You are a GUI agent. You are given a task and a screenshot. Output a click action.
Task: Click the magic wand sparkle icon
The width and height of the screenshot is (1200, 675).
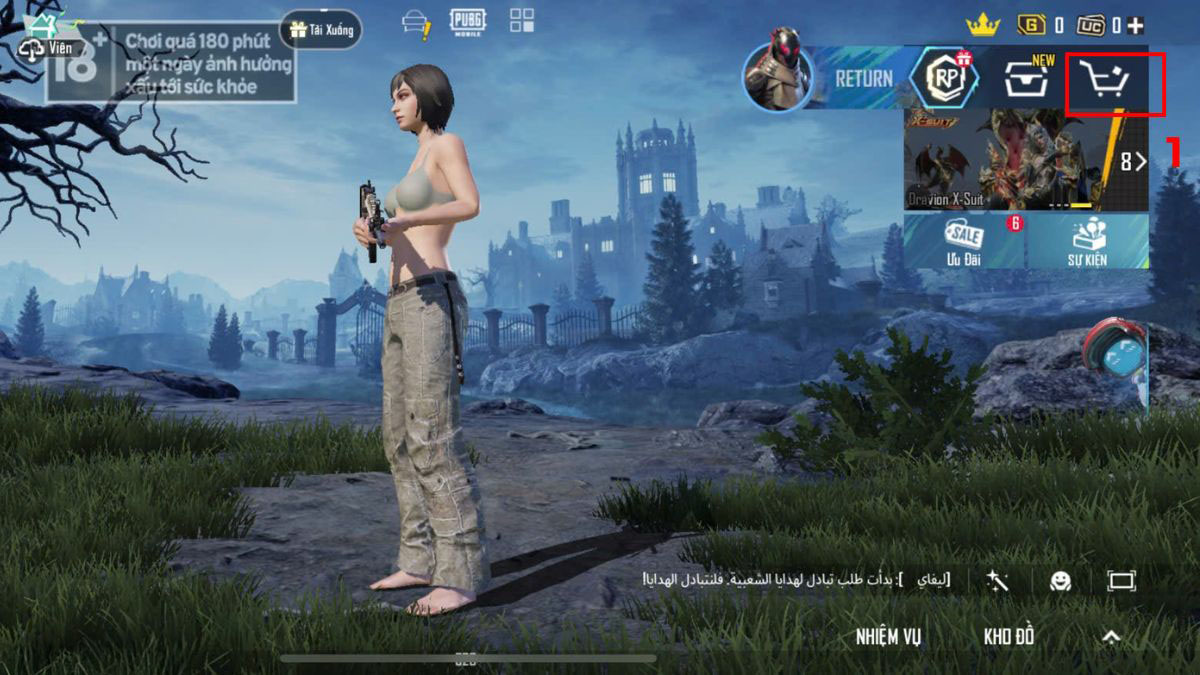[x=997, y=580]
